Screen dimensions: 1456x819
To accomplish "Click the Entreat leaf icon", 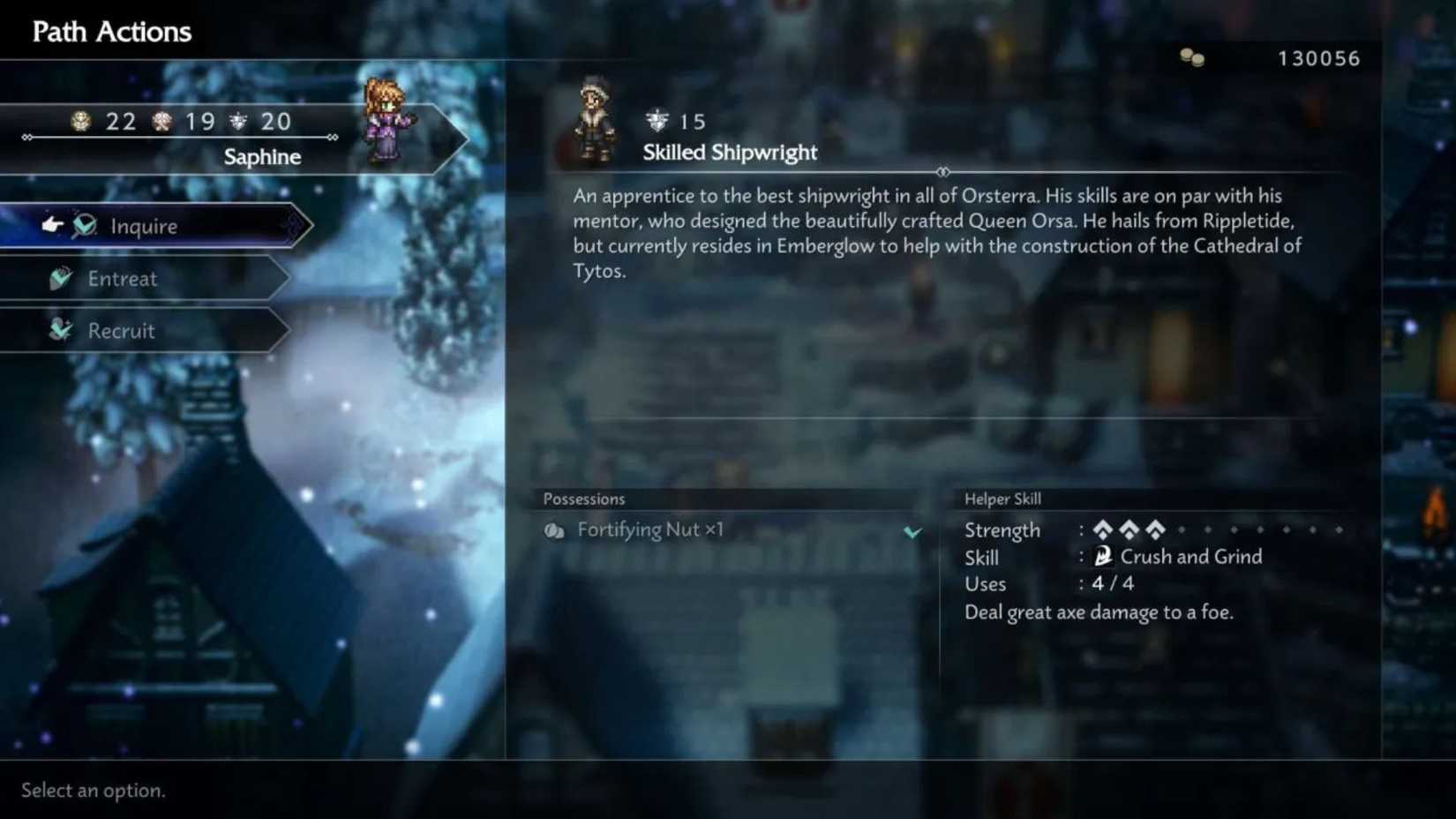I will pyautogui.click(x=59, y=278).
